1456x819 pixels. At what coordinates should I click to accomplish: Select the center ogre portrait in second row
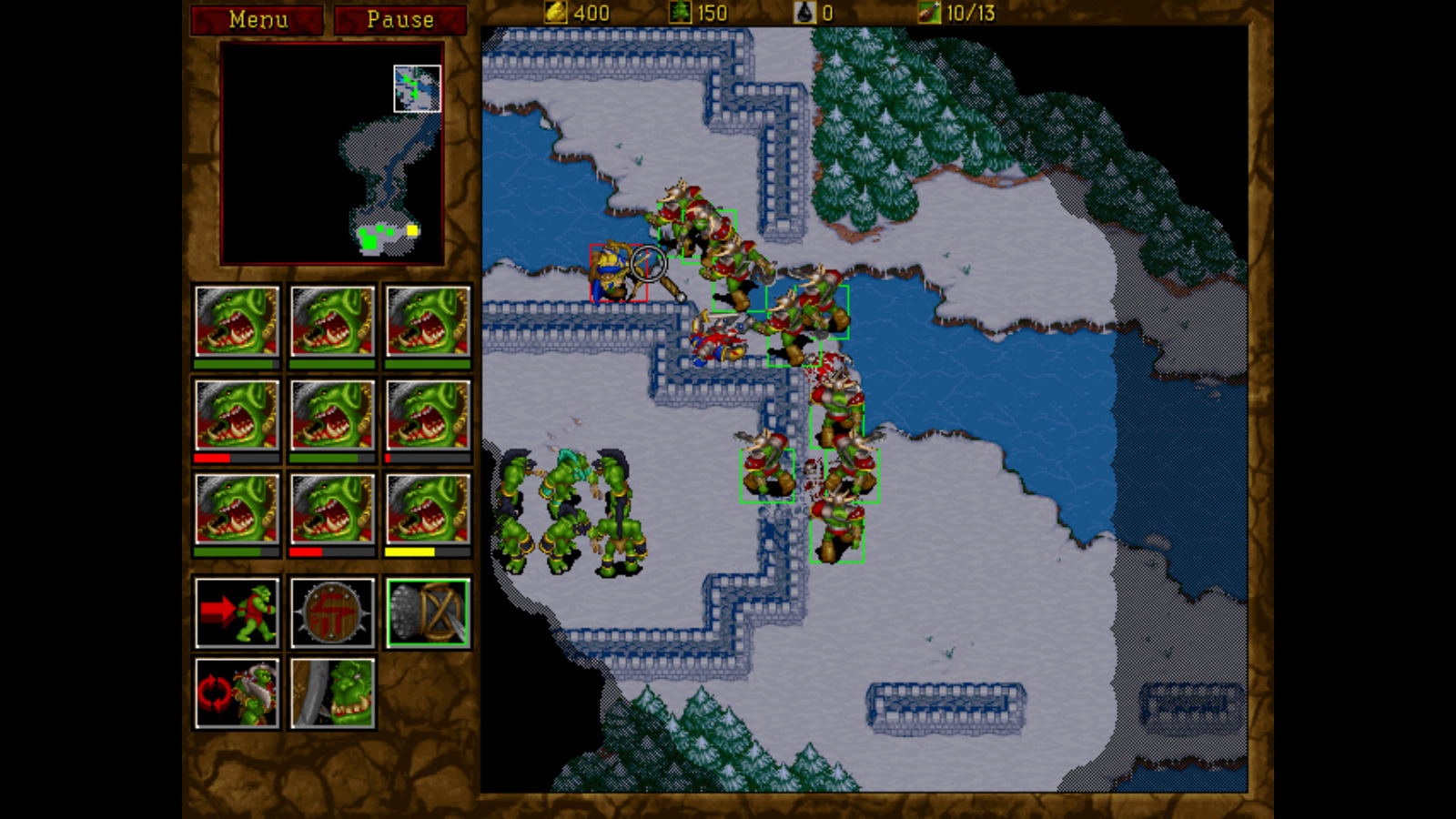(332, 419)
